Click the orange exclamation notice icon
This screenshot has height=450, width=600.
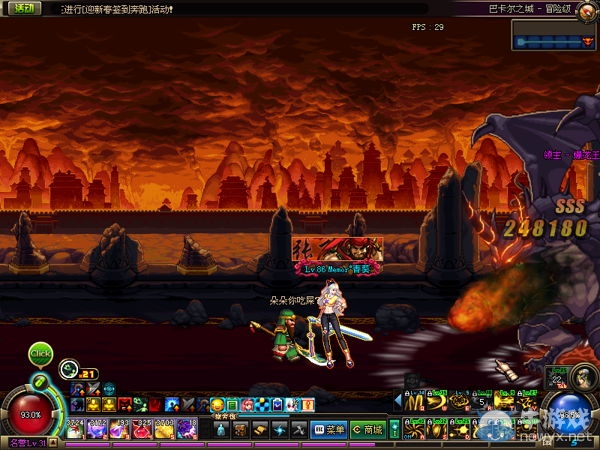coord(309,404)
